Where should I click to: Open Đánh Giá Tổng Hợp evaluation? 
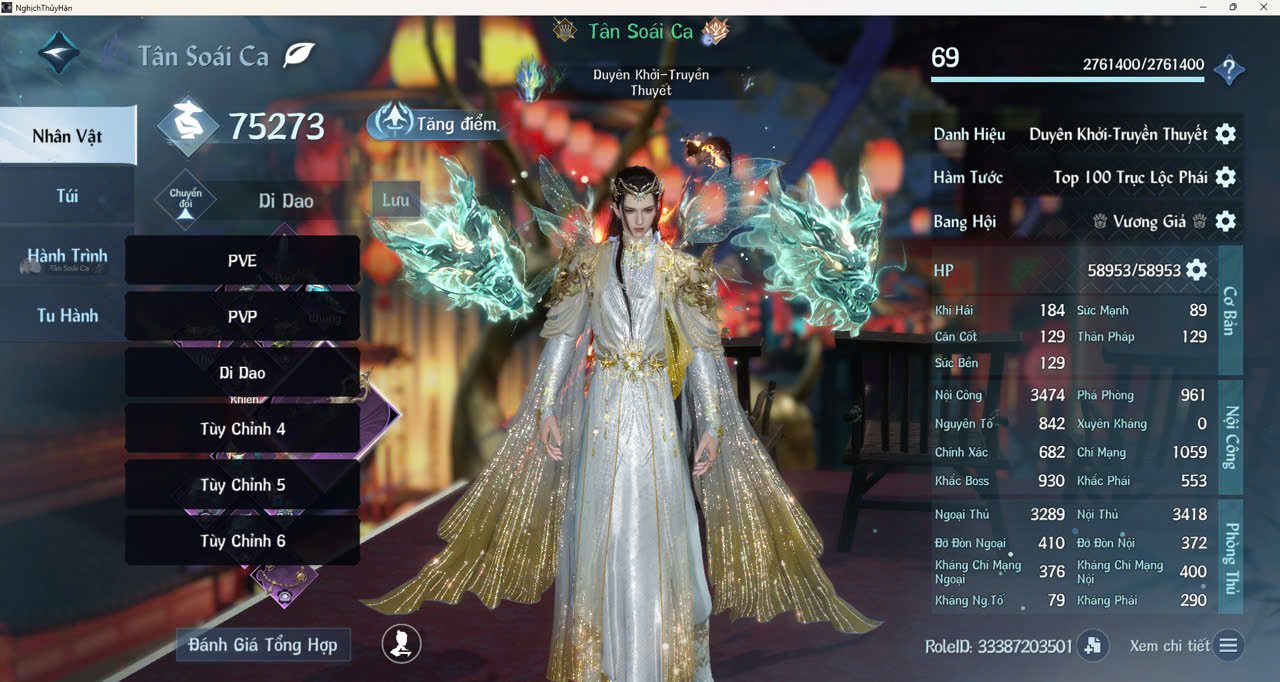[263, 645]
